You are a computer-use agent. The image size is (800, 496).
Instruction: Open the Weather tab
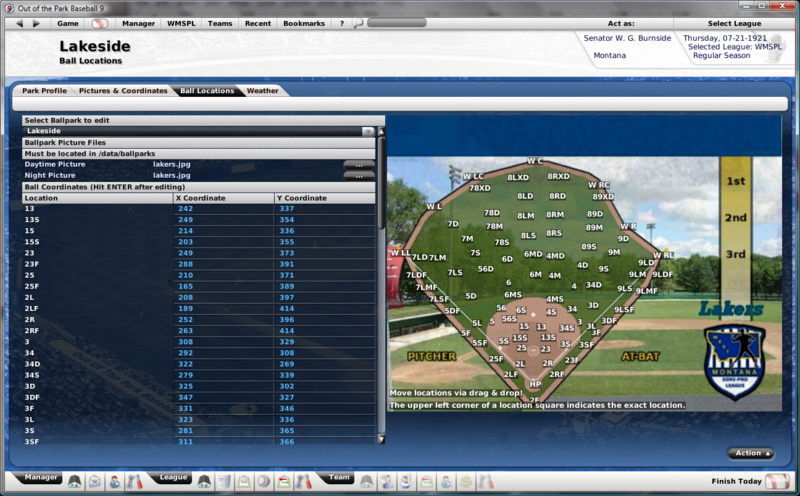tap(263, 91)
